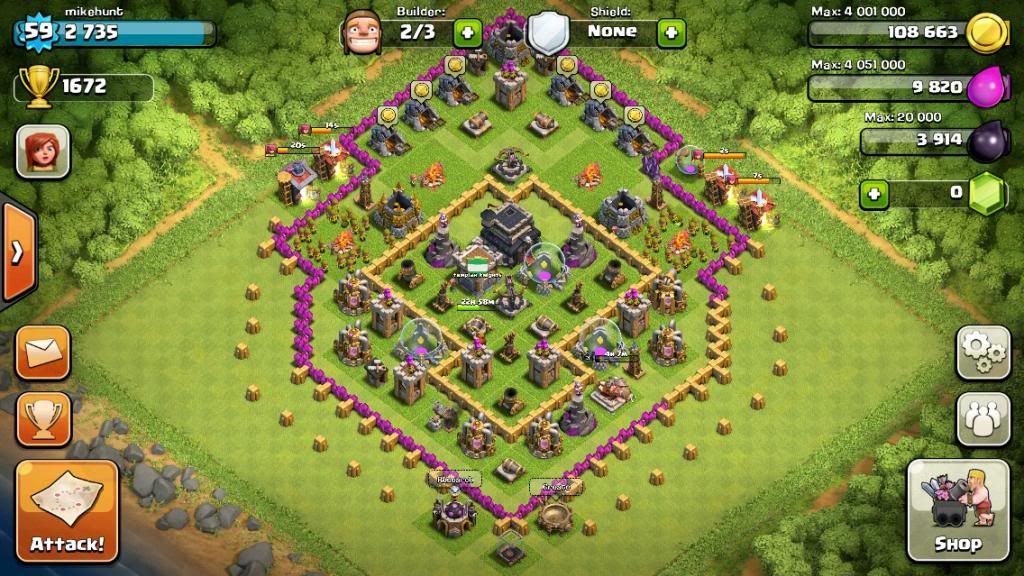This screenshot has width=1024, height=576.
Task: Buy a shield with the plus button
Action: tap(671, 32)
